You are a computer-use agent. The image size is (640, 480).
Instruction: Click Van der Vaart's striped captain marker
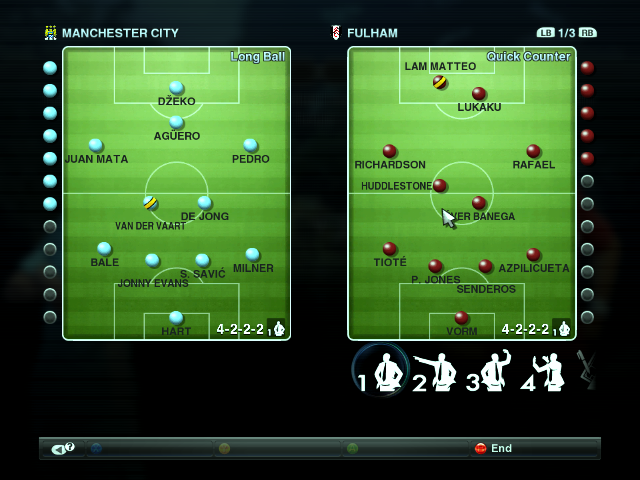pyautogui.click(x=150, y=202)
